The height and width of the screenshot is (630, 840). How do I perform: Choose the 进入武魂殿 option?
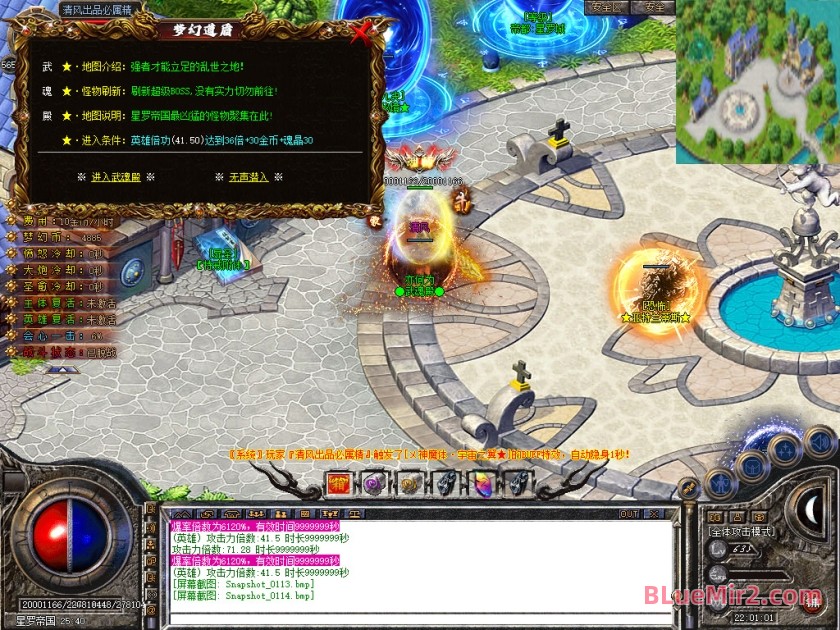pos(116,176)
